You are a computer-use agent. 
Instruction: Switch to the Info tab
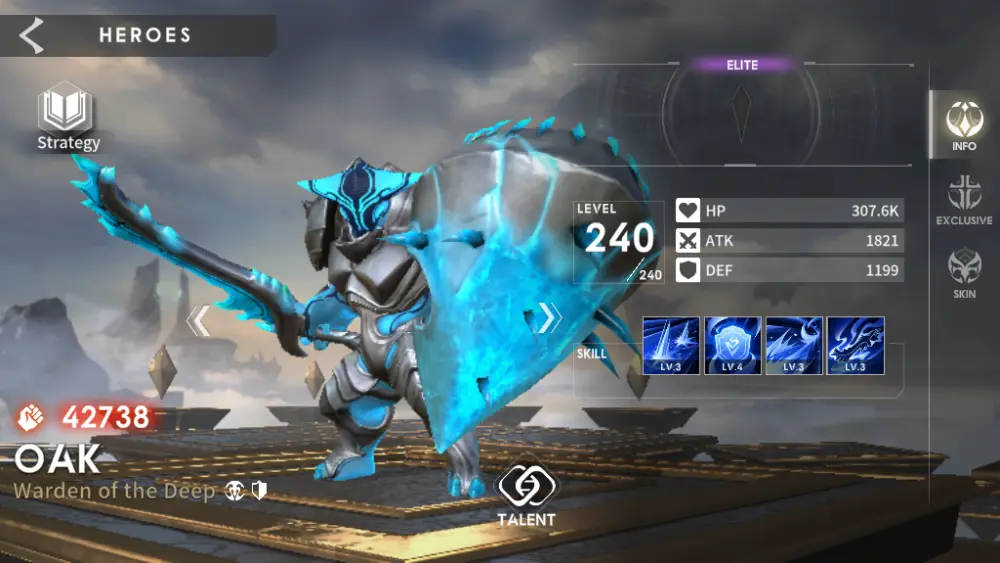pyautogui.click(x=964, y=125)
